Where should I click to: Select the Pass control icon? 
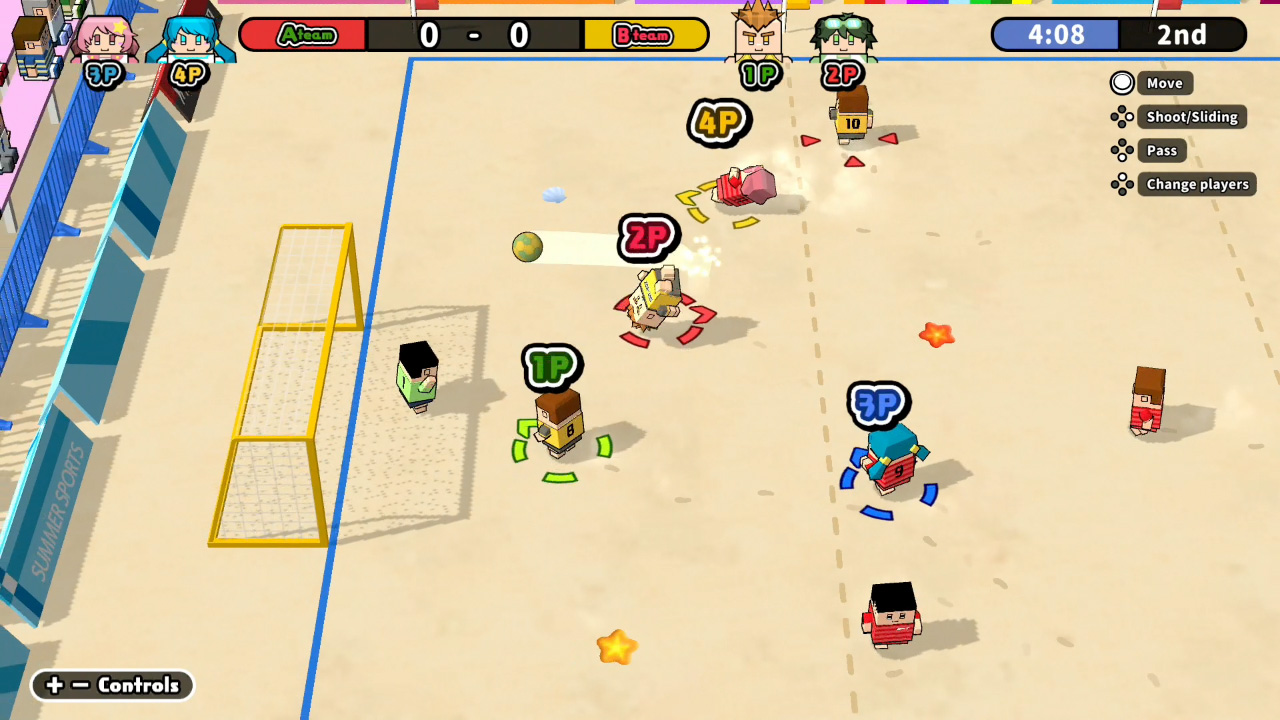pos(1122,150)
